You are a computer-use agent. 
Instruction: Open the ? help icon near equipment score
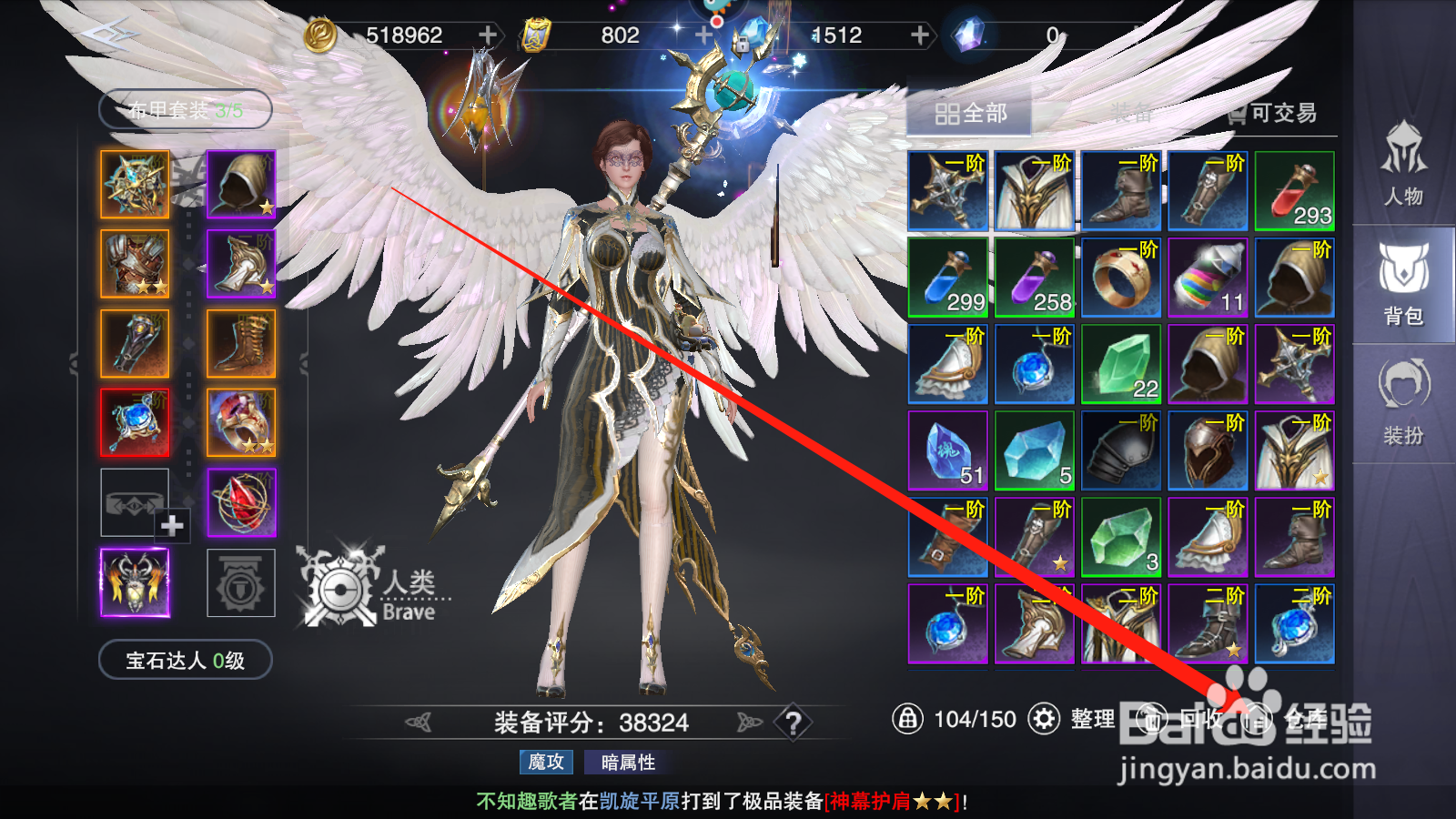795,722
